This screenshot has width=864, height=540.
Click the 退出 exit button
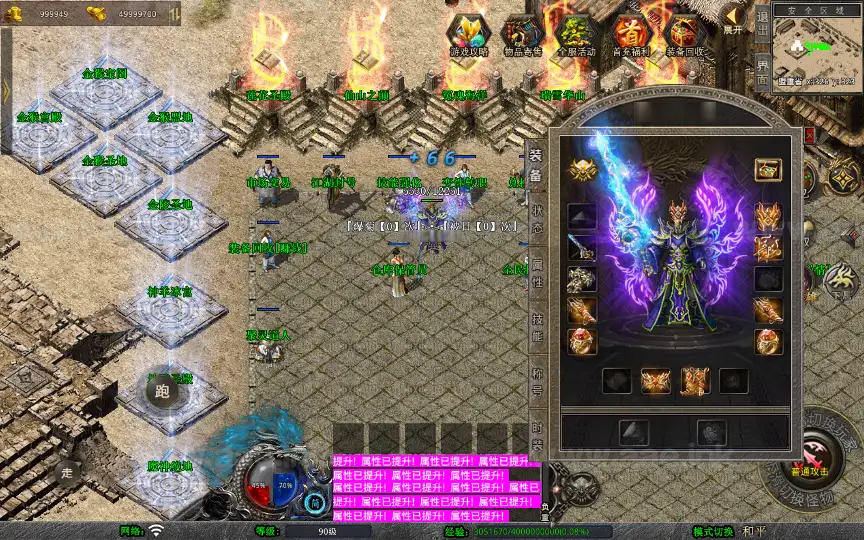click(x=762, y=23)
